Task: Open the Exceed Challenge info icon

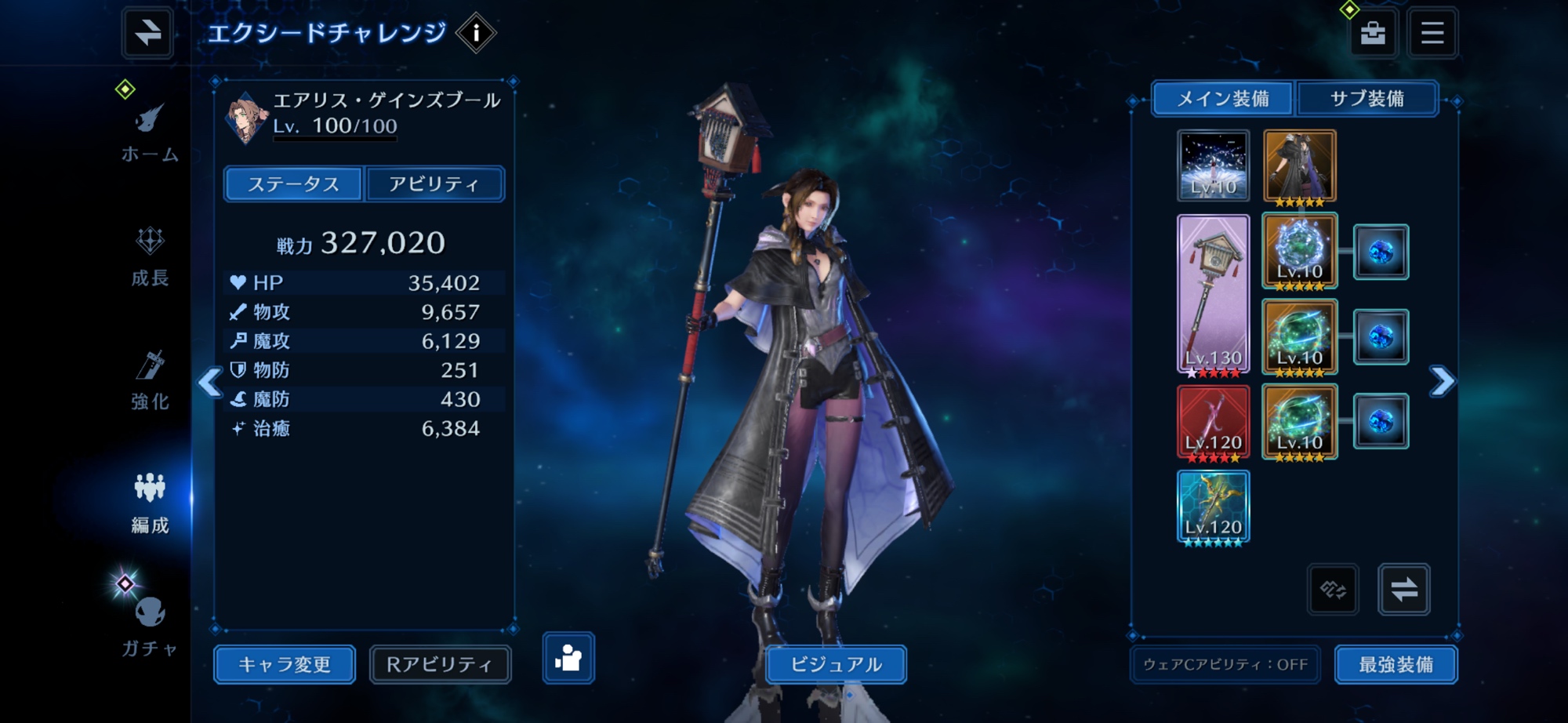Action: [476, 33]
